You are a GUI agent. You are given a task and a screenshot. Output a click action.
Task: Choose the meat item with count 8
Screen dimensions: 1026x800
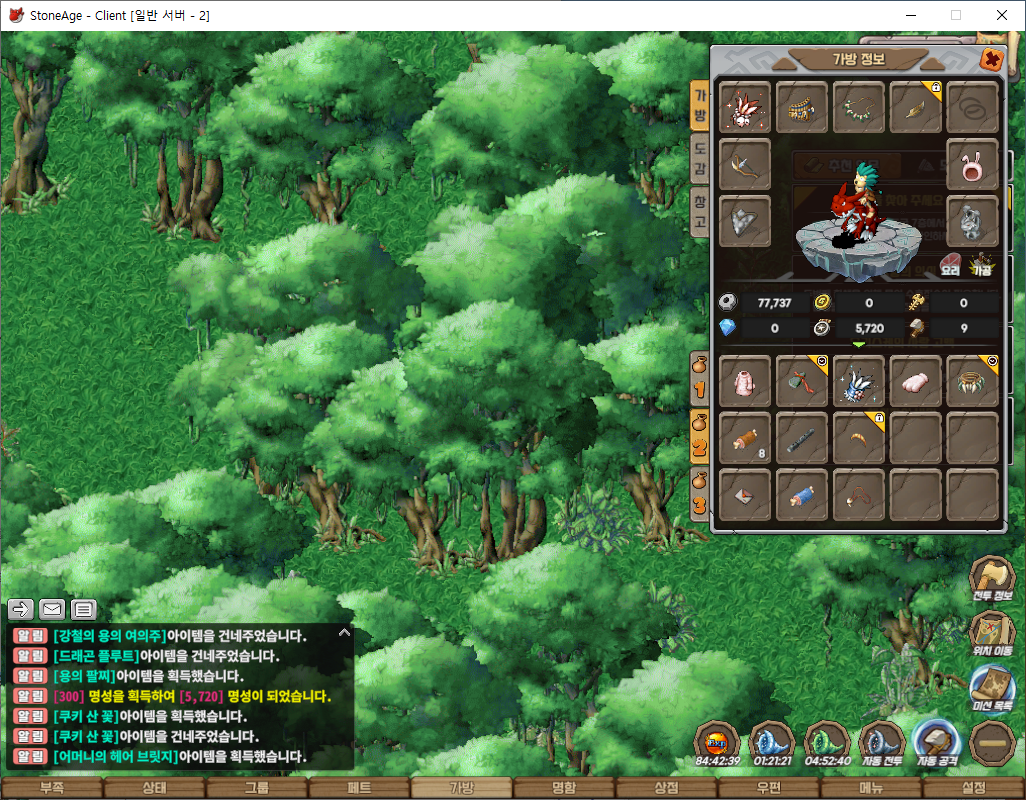[745, 437]
